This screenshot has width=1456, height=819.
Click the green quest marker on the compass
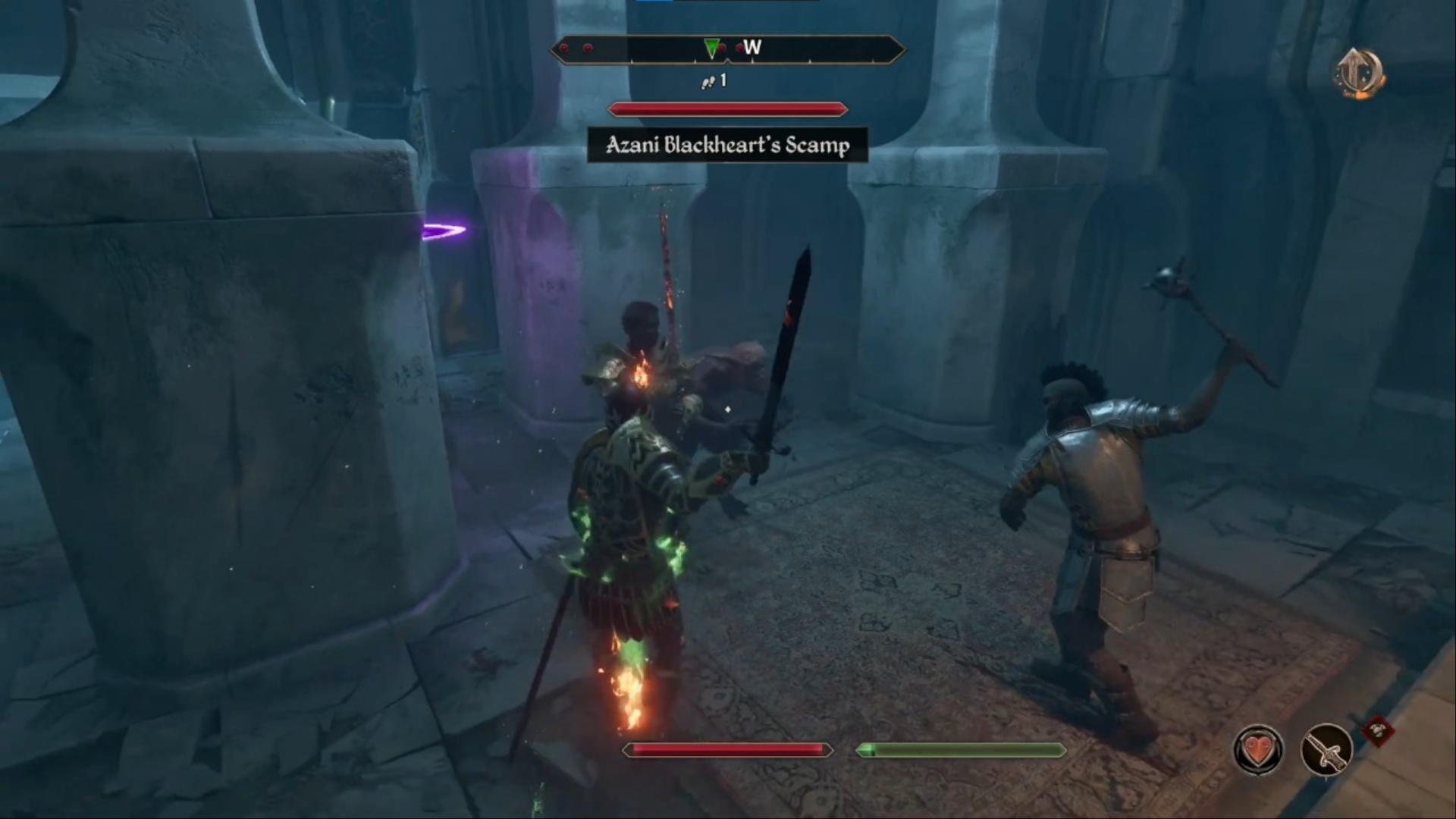(711, 49)
